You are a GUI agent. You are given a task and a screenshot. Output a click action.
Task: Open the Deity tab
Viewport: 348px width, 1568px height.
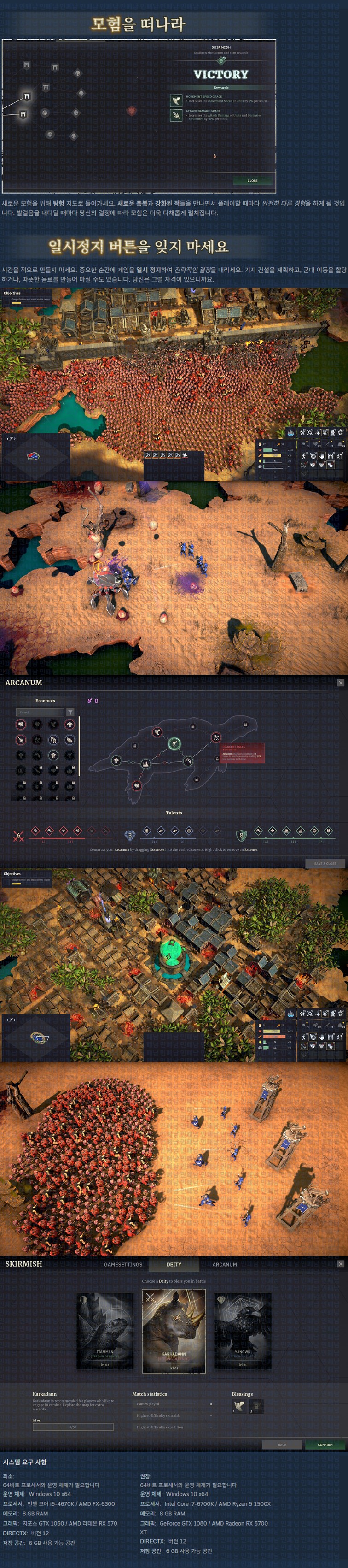coord(174,1264)
